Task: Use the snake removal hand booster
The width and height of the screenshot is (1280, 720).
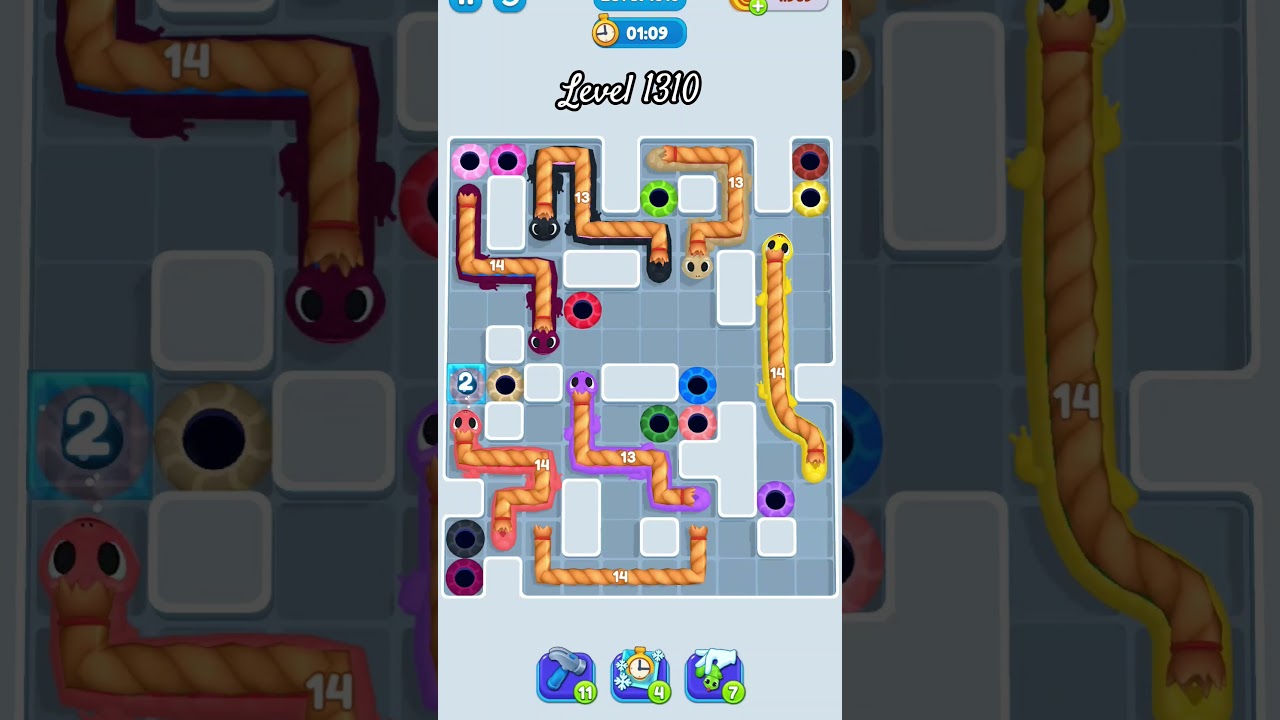Action: pyautogui.click(x=714, y=675)
